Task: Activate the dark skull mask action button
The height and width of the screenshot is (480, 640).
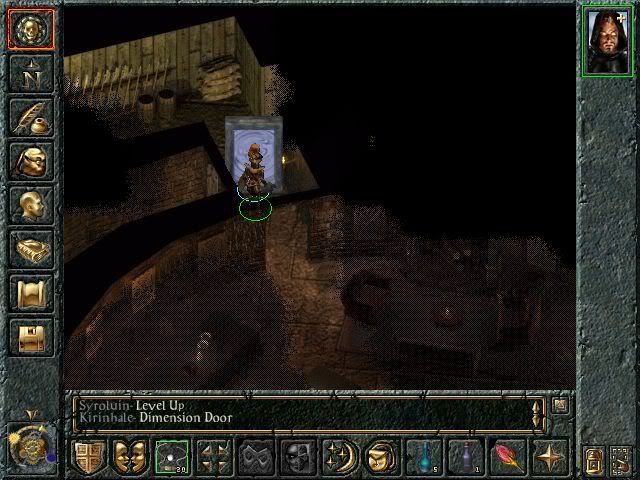Action: pyautogui.click(x=299, y=457)
